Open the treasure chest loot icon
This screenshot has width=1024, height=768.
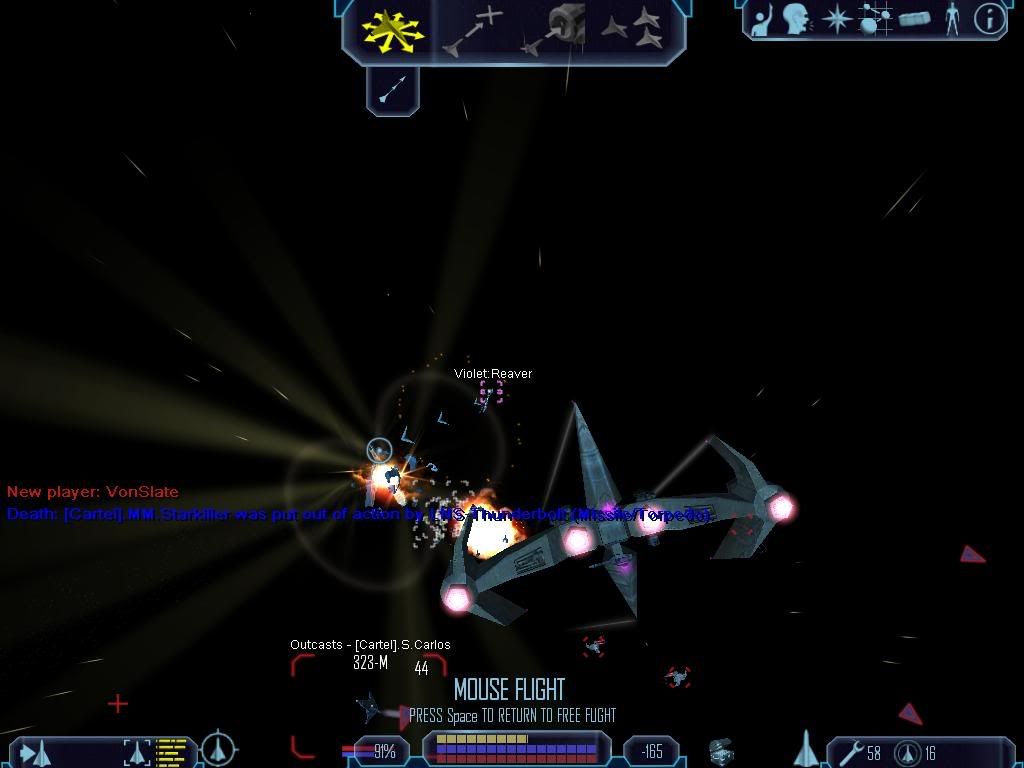[x=723, y=751]
